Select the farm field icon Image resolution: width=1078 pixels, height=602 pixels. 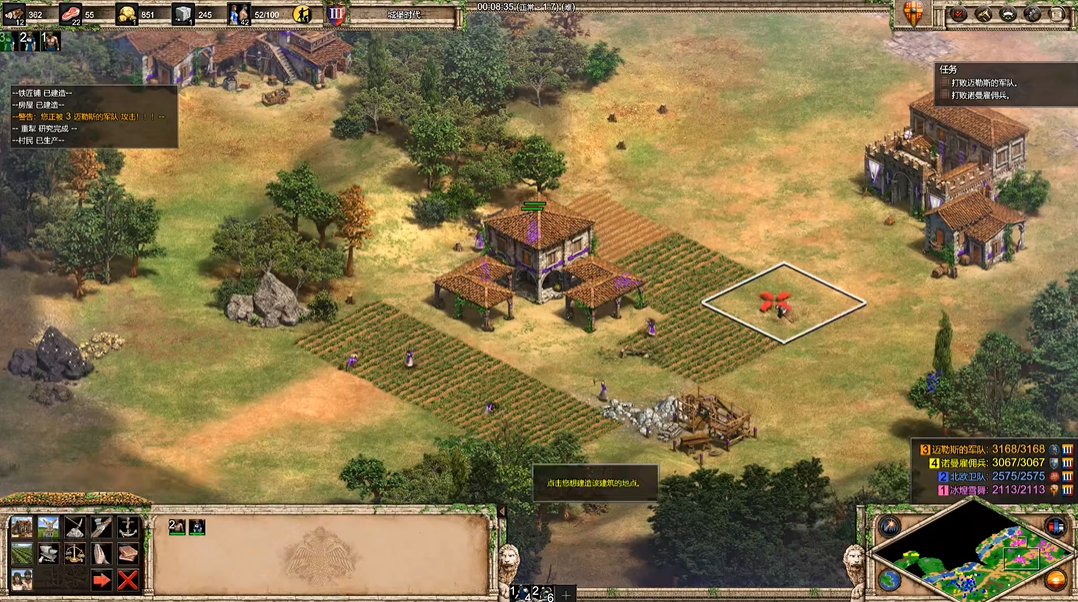coord(21,553)
